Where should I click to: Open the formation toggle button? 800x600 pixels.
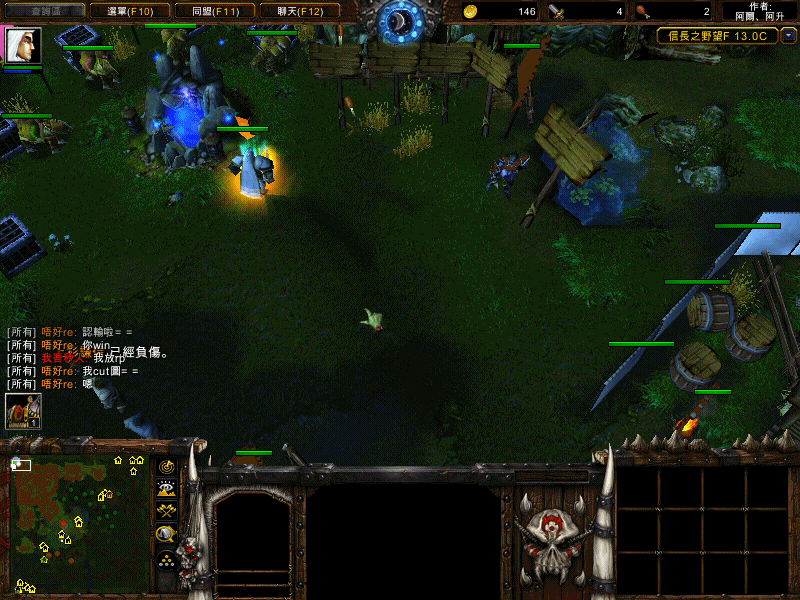pos(167,558)
